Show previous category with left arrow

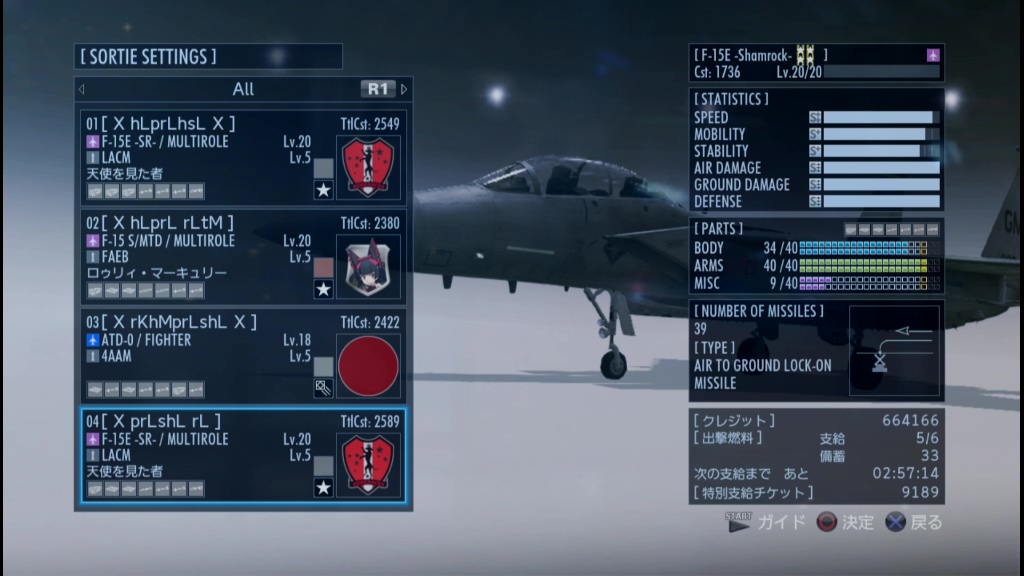point(82,89)
